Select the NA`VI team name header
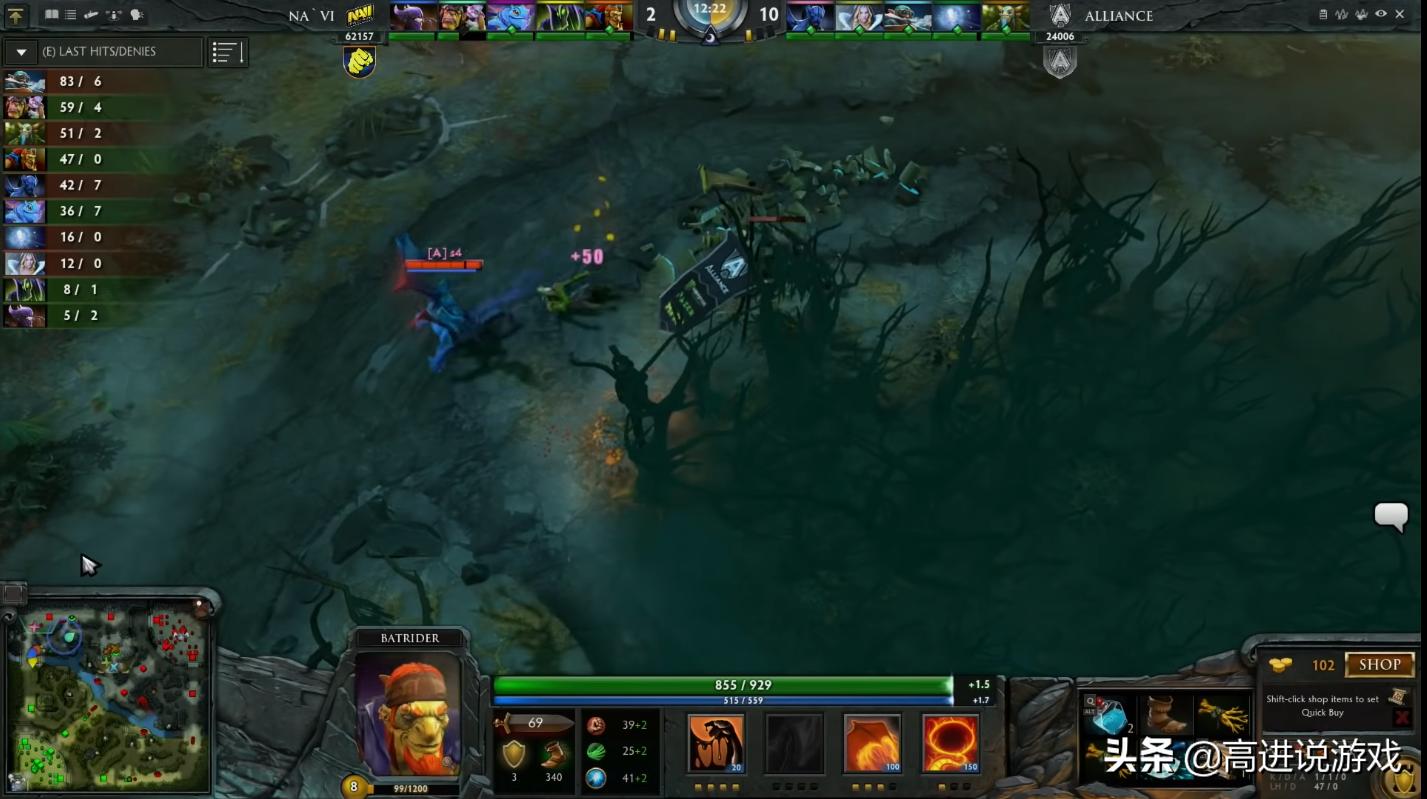Viewport: 1427px width, 799px height. (x=311, y=15)
